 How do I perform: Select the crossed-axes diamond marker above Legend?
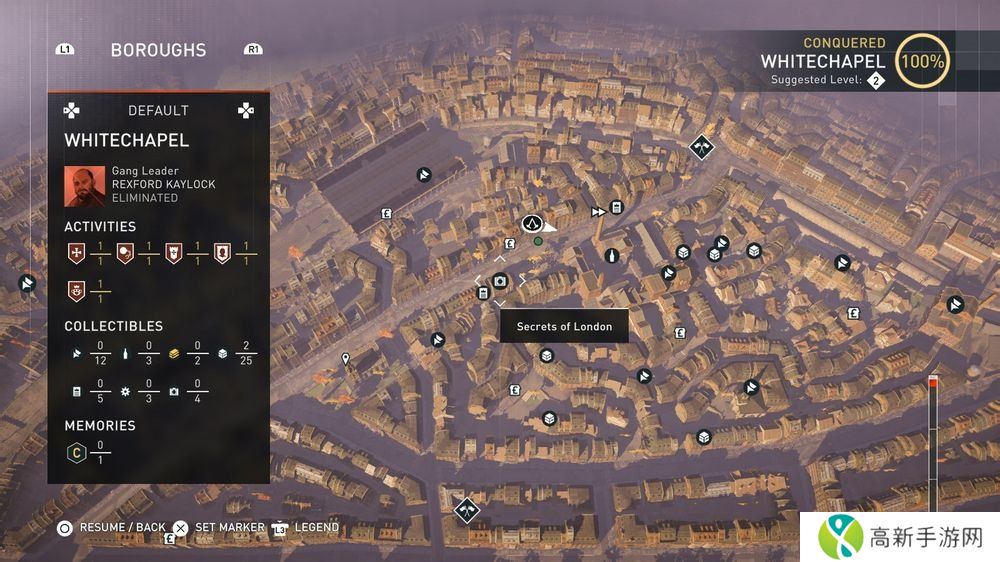466,509
